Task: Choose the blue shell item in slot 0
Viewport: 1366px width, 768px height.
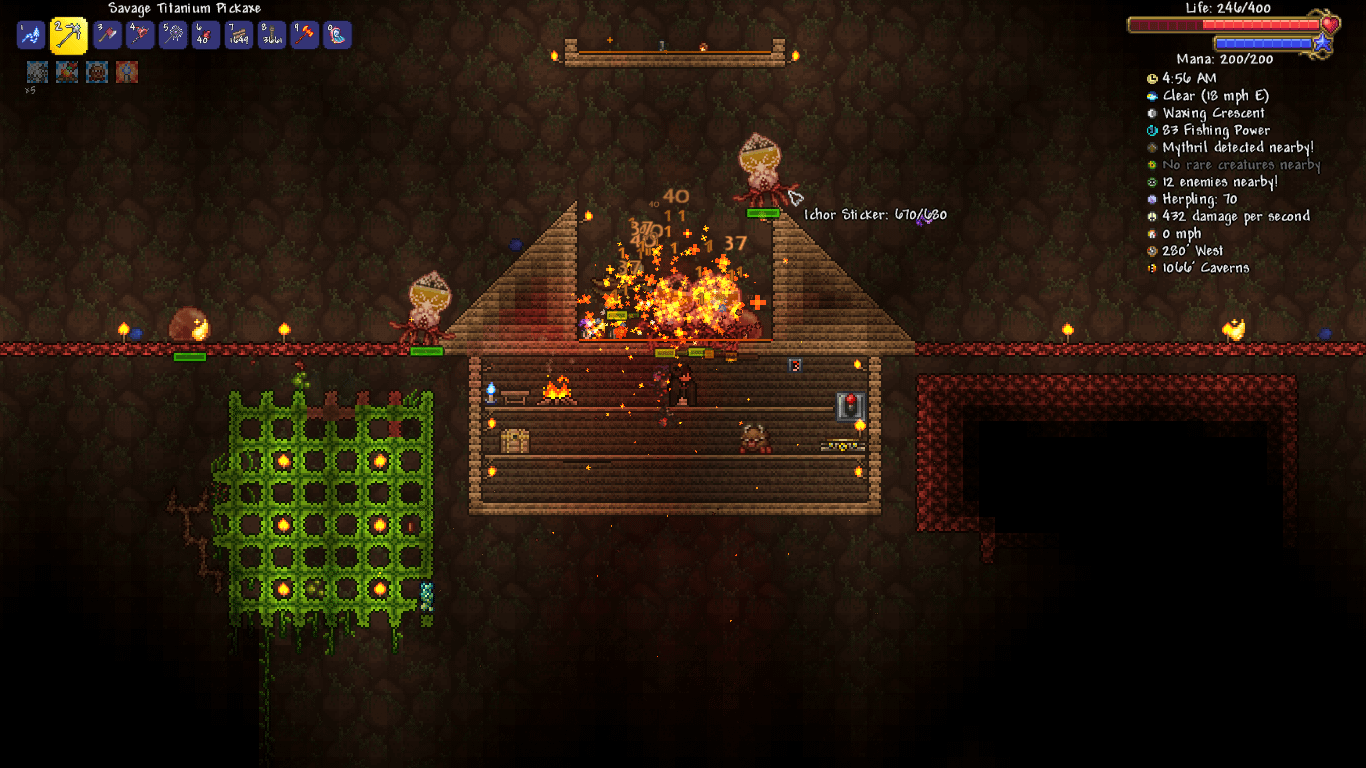Action: point(338,35)
